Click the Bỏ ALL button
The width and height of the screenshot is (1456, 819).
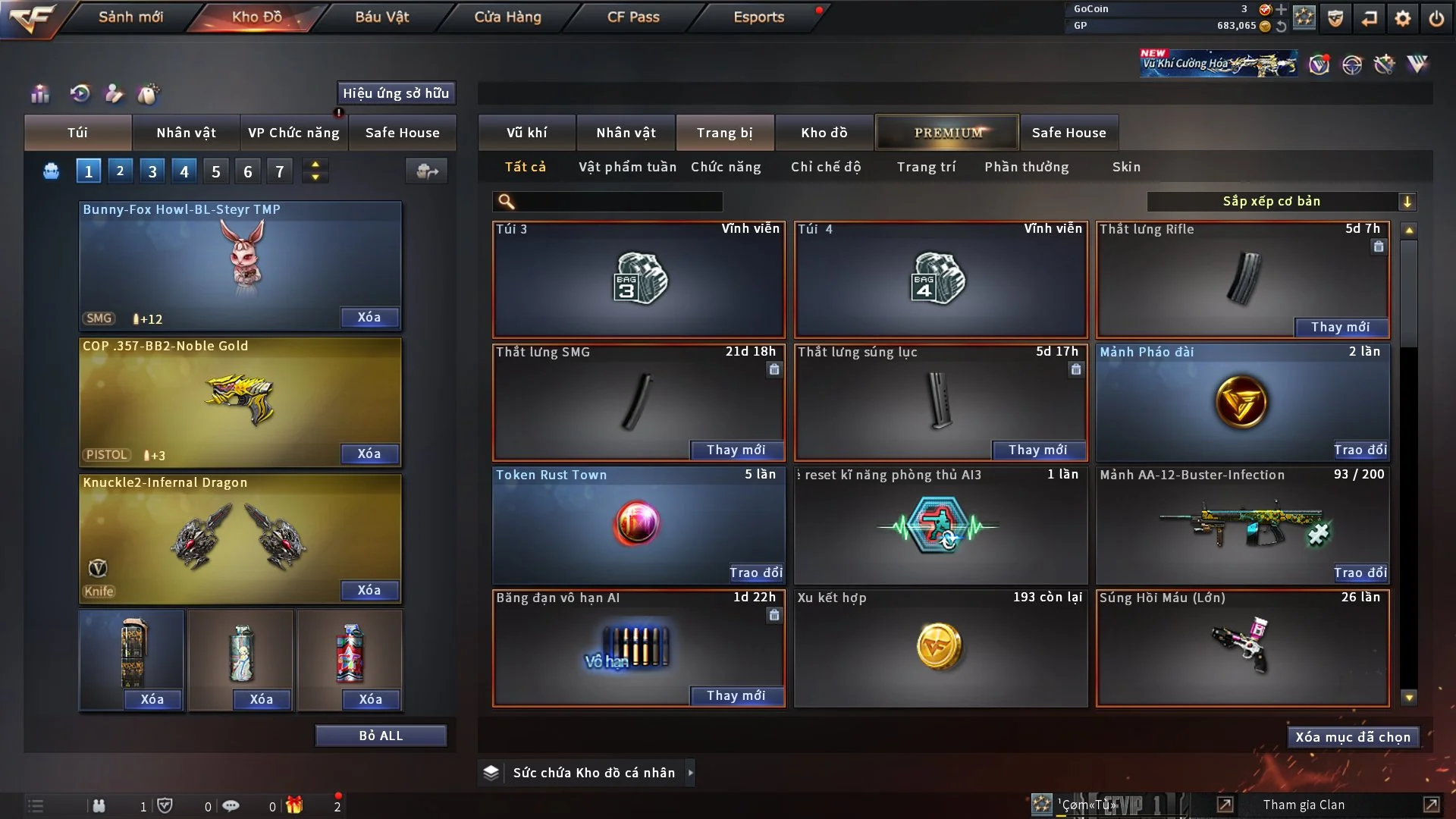[381, 736]
